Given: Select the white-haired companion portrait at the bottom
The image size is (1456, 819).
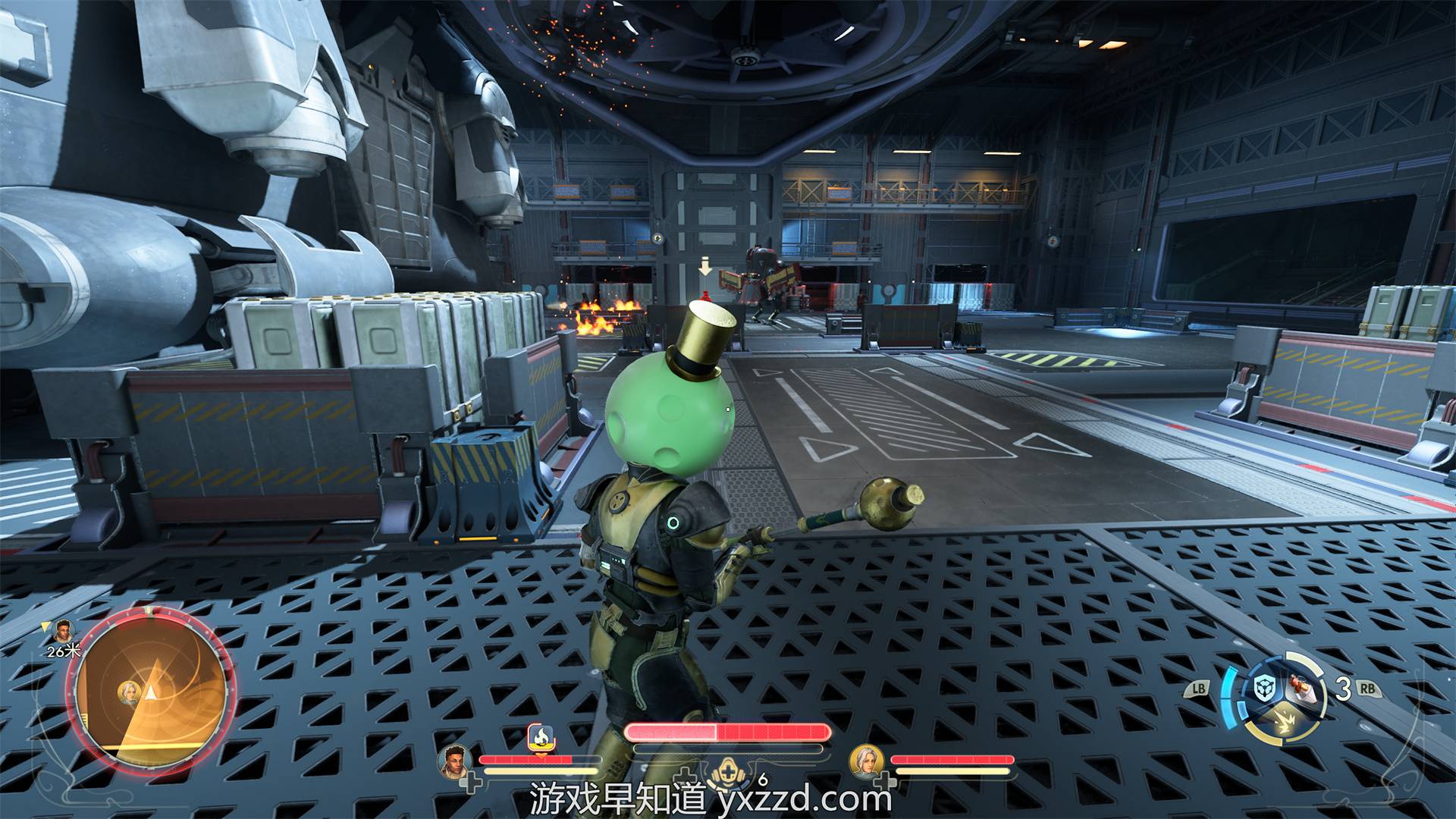Looking at the screenshot, I should pyautogui.click(x=865, y=761).
